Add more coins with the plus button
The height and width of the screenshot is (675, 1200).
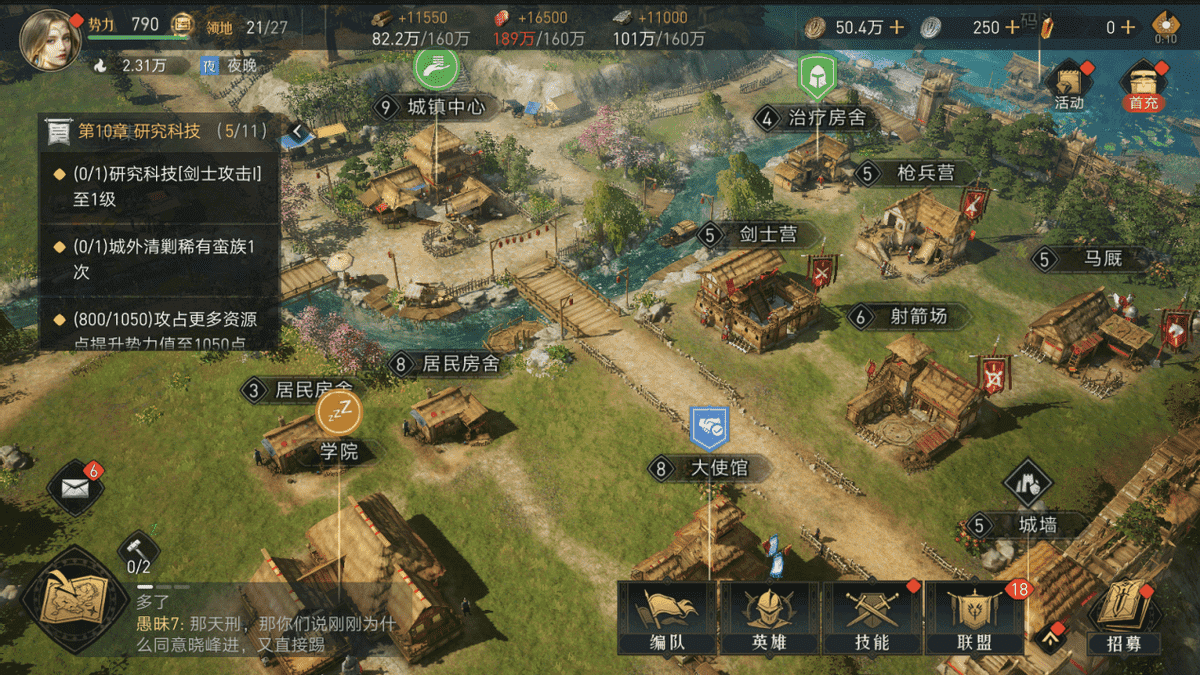pos(896,28)
